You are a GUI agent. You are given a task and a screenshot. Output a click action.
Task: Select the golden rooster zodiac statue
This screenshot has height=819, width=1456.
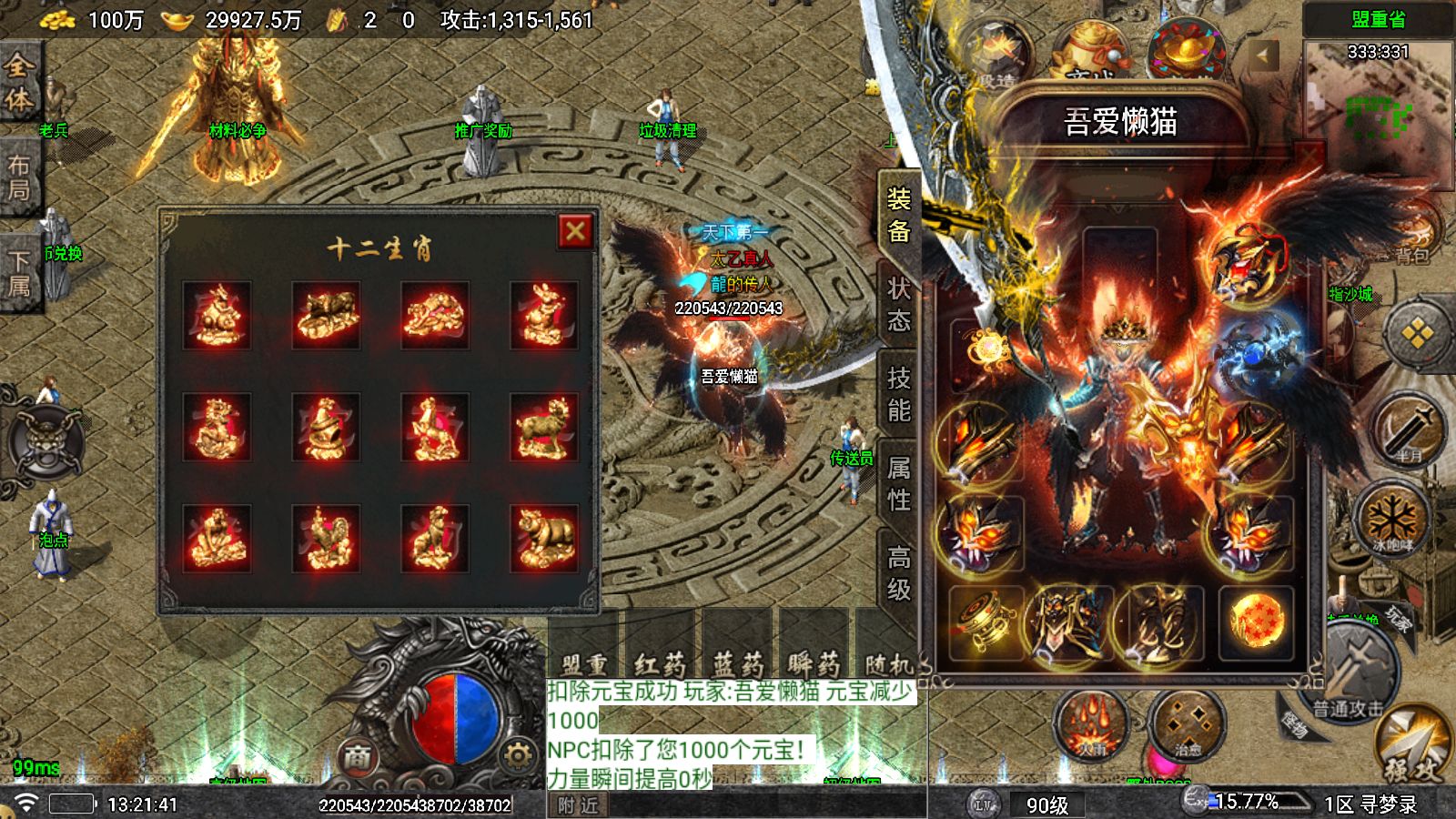tap(326, 538)
